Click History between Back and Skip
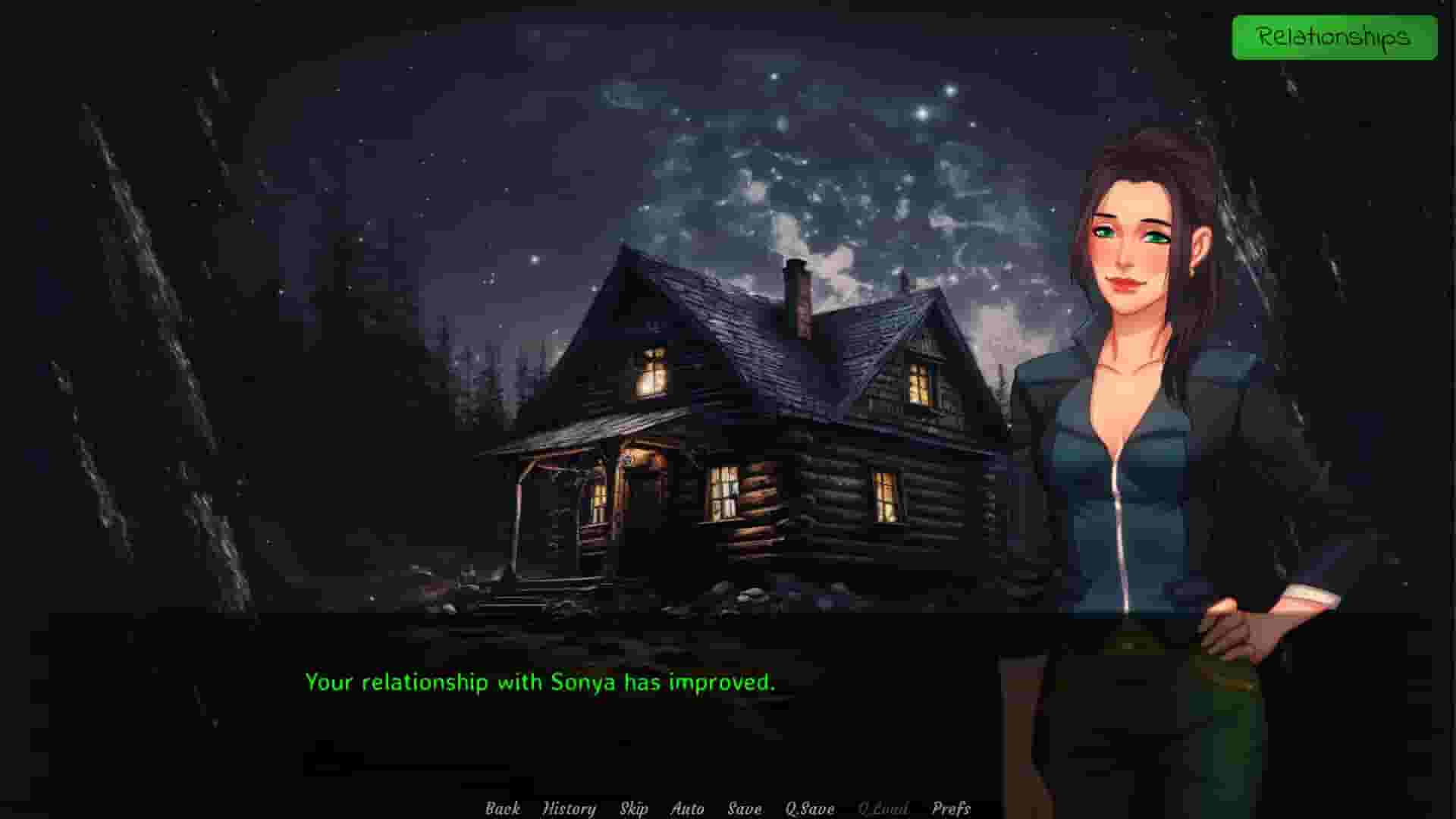The height and width of the screenshot is (819, 1456). tap(569, 808)
